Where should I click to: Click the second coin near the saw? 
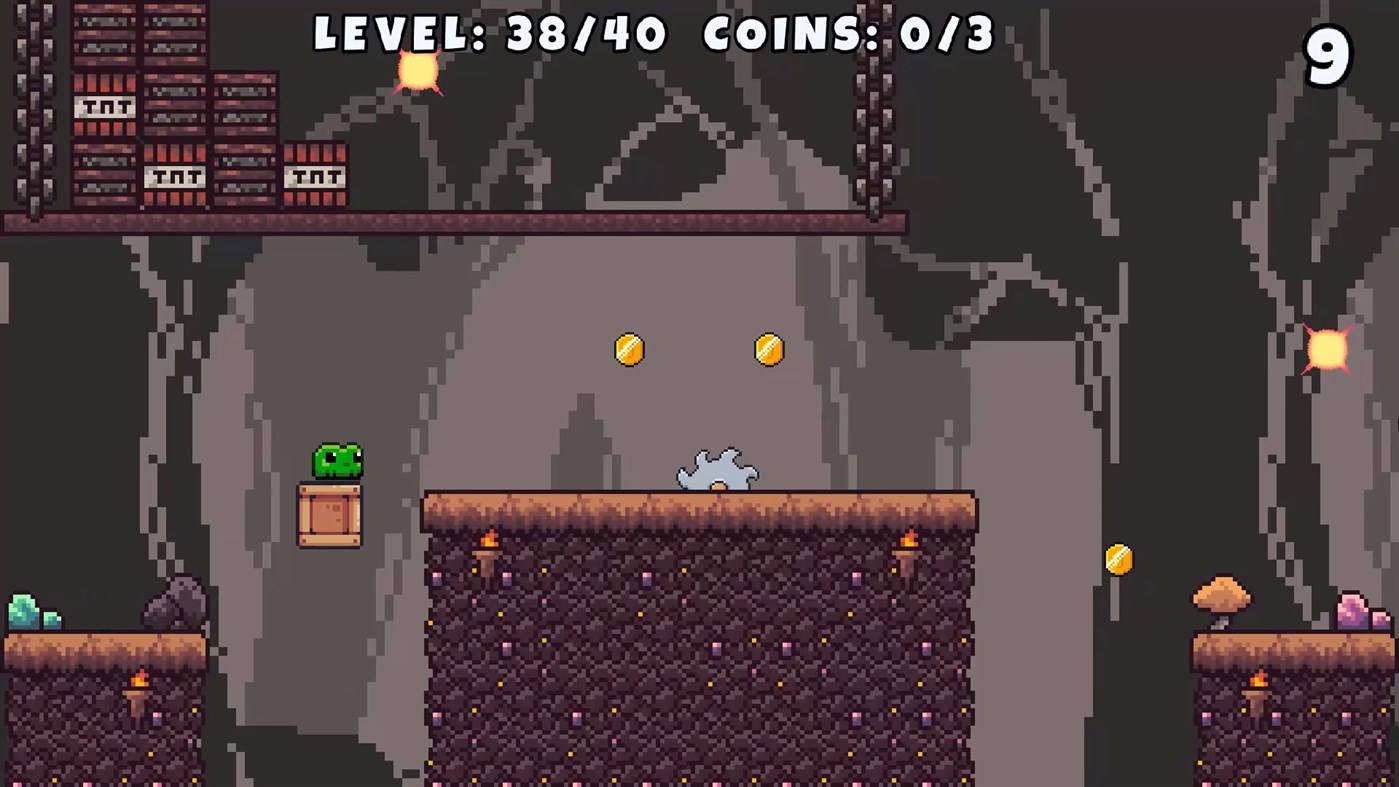point(768,348)
